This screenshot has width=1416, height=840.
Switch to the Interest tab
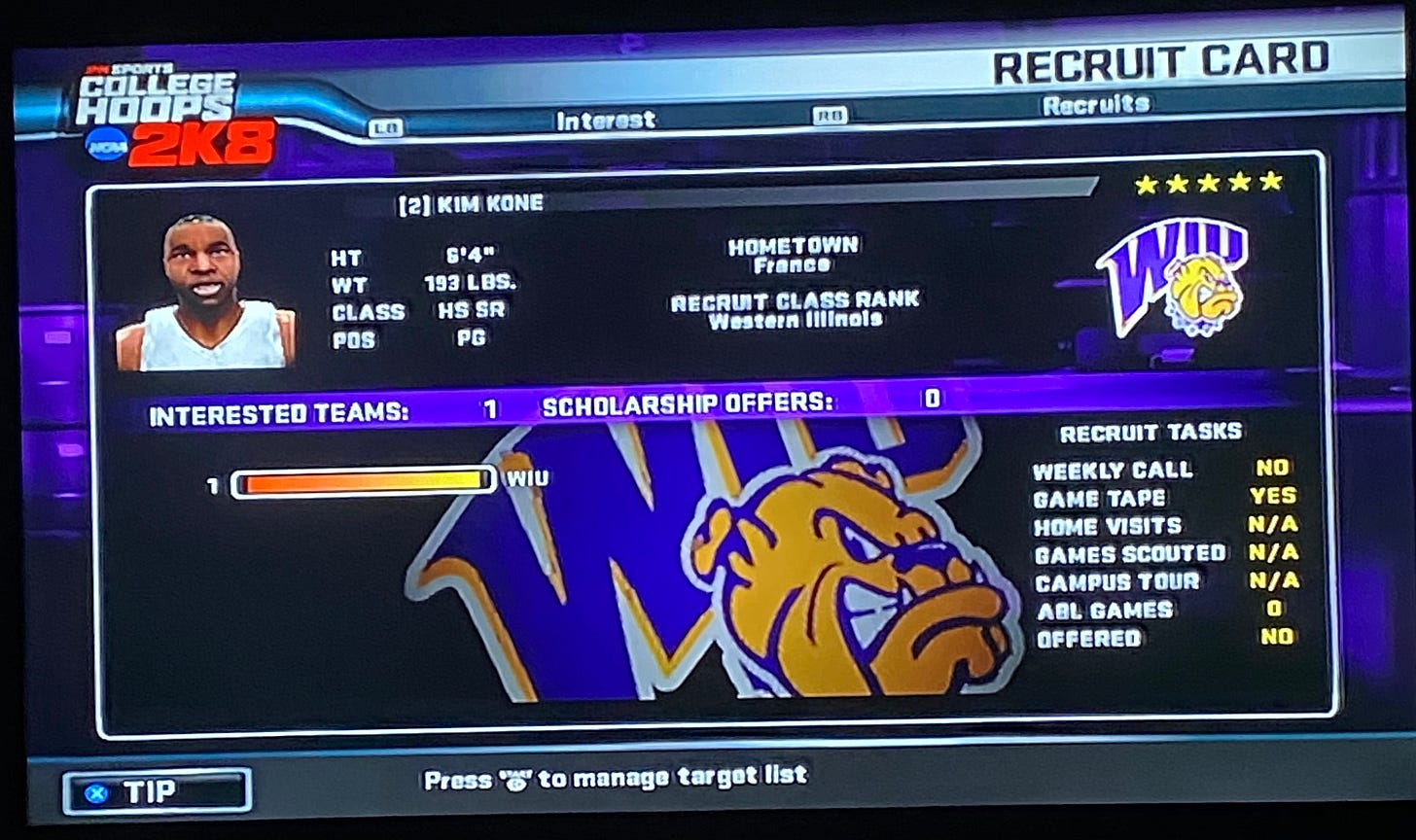click(605, 121)
